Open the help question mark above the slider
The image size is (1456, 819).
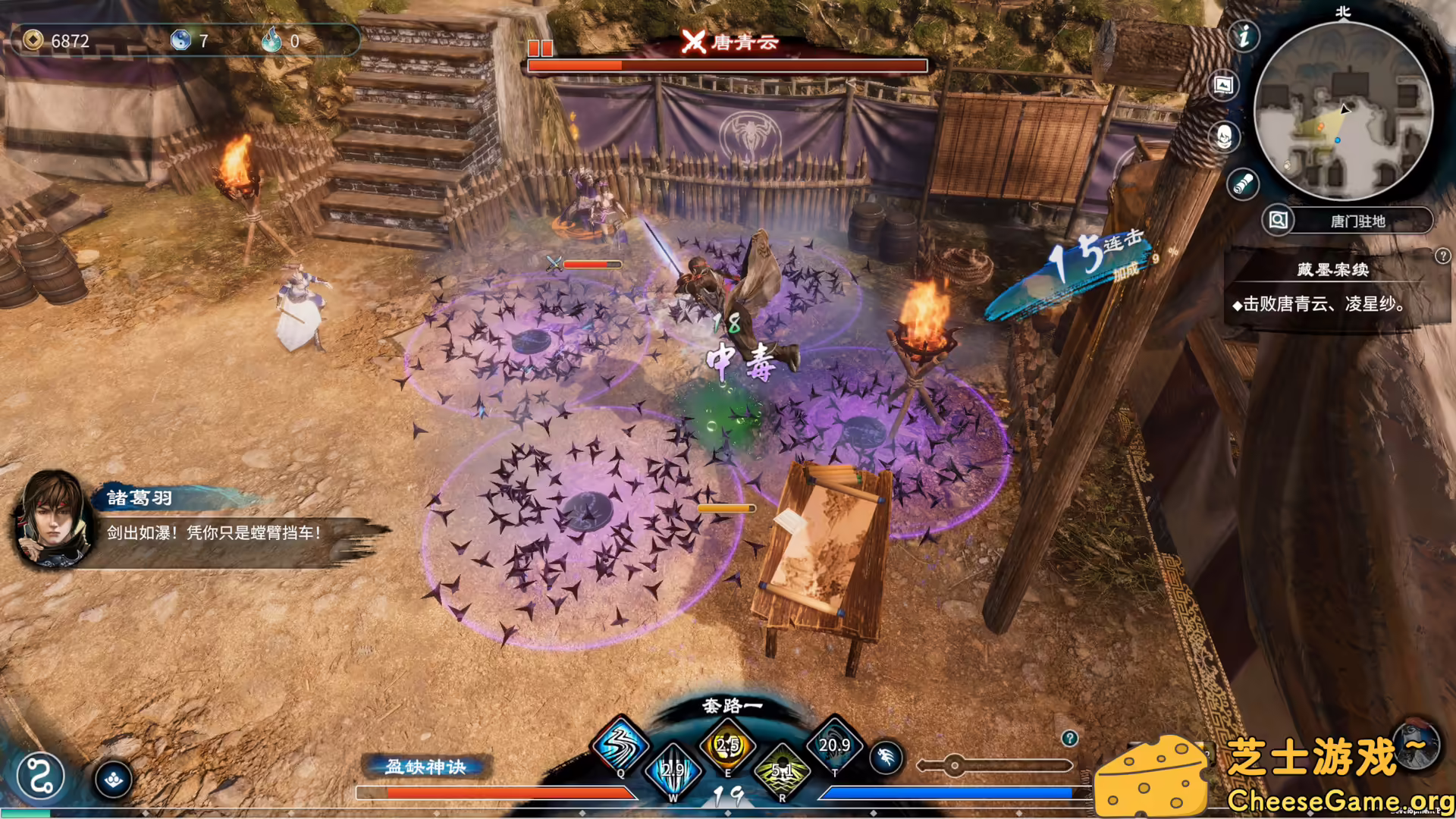pyautogui.click(x=1069, y=738)
